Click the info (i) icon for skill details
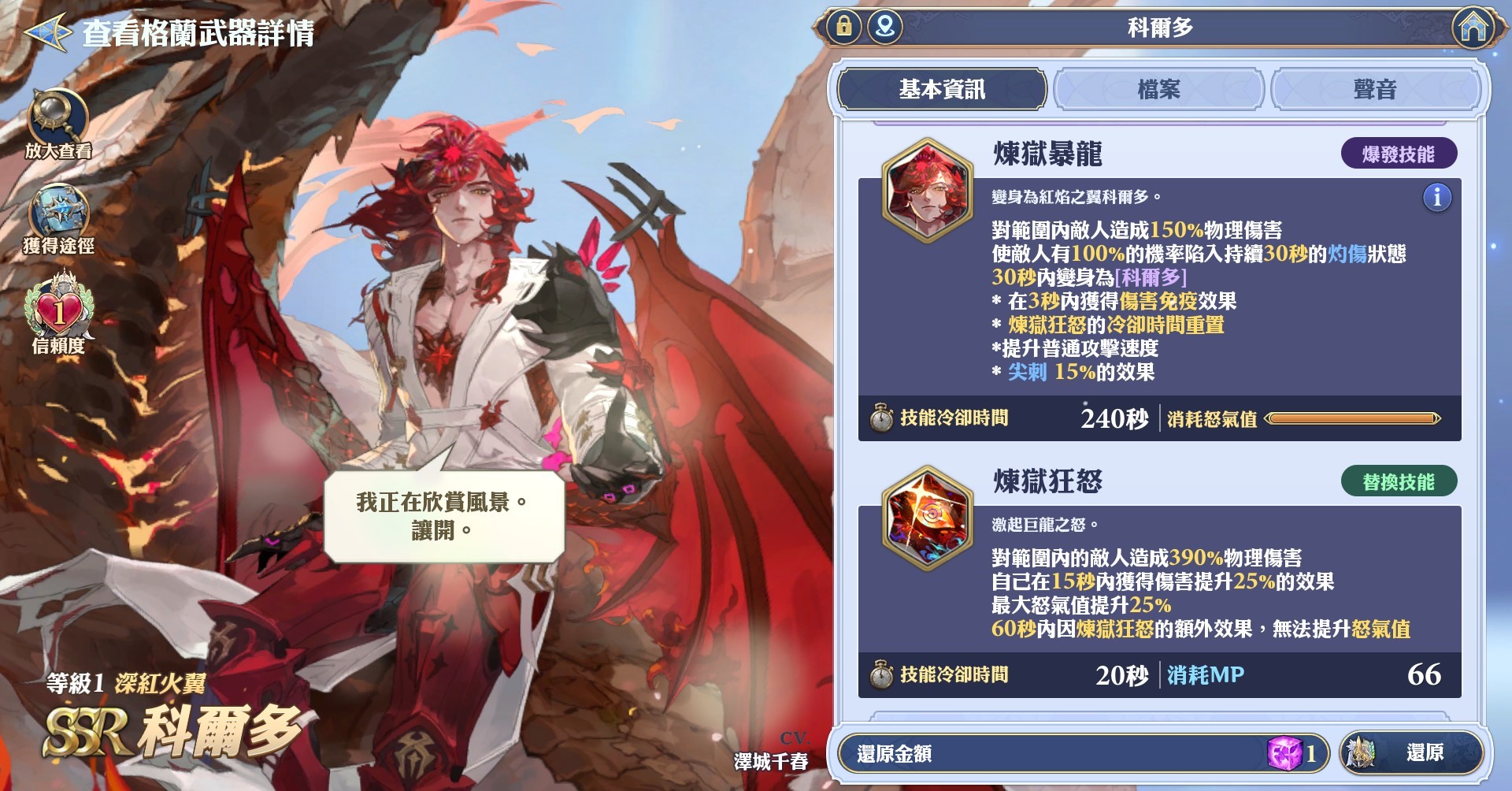This screenshot has height=791, width=1512. pos(1436,199)
